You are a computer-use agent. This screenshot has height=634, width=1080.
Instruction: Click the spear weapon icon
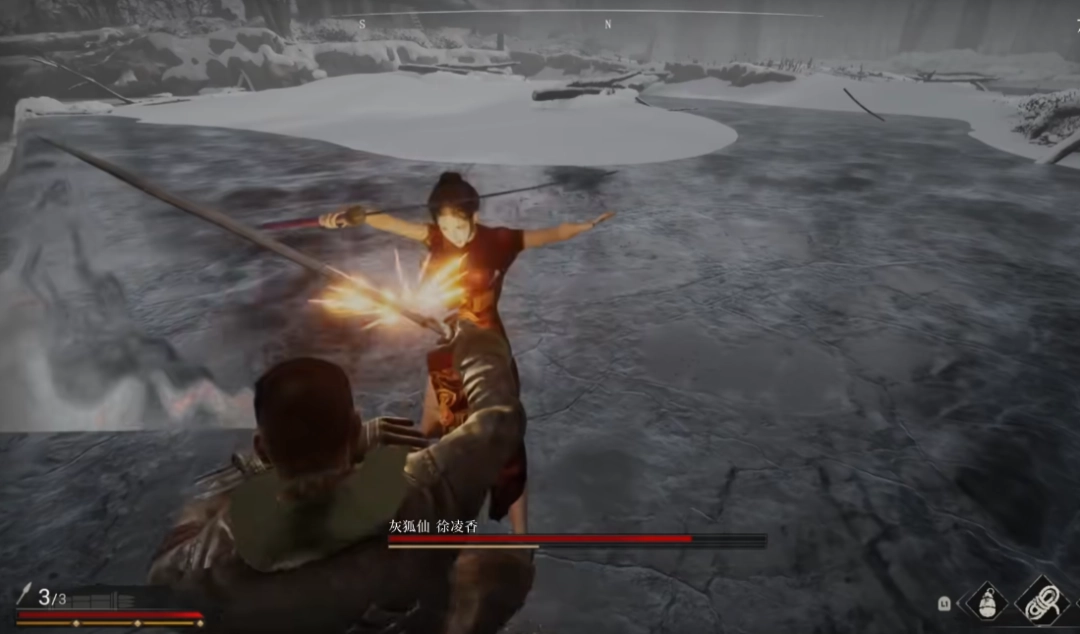[x=25, y=597]
